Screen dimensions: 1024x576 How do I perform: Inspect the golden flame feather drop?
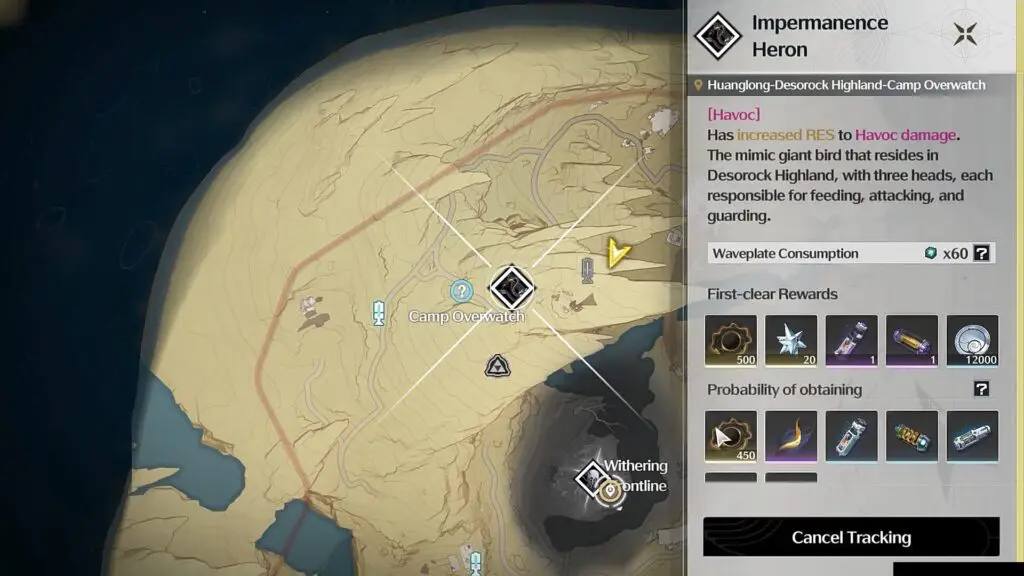(791, 437)
